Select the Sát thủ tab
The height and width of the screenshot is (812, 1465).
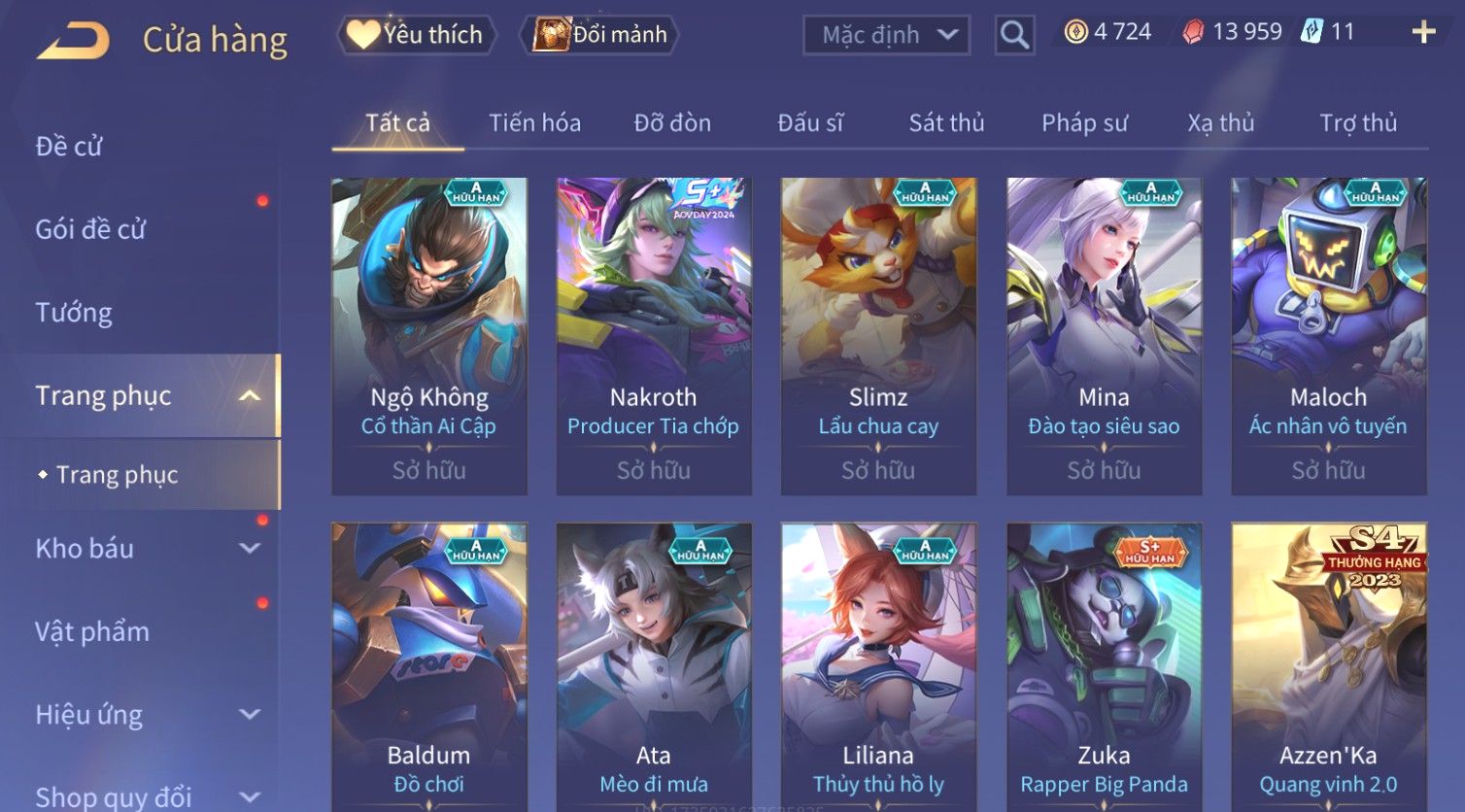[946, 123]
